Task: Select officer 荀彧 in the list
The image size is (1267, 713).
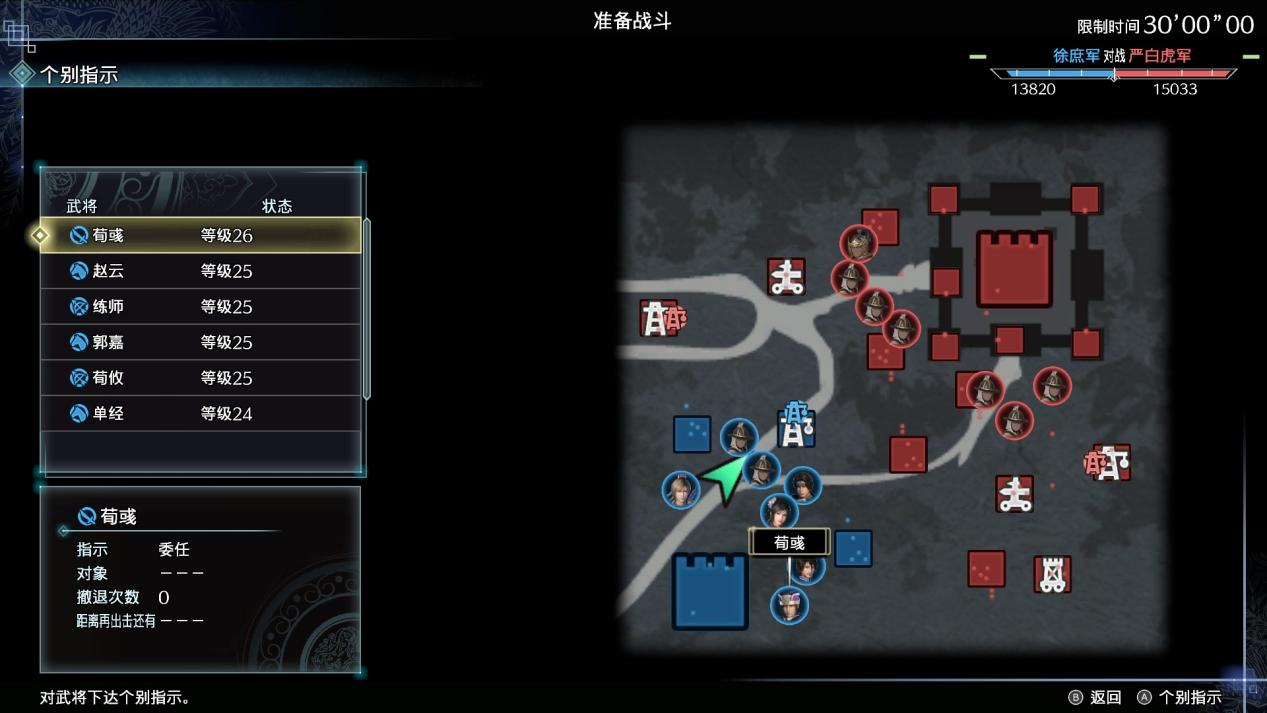Action: (200, 236)
